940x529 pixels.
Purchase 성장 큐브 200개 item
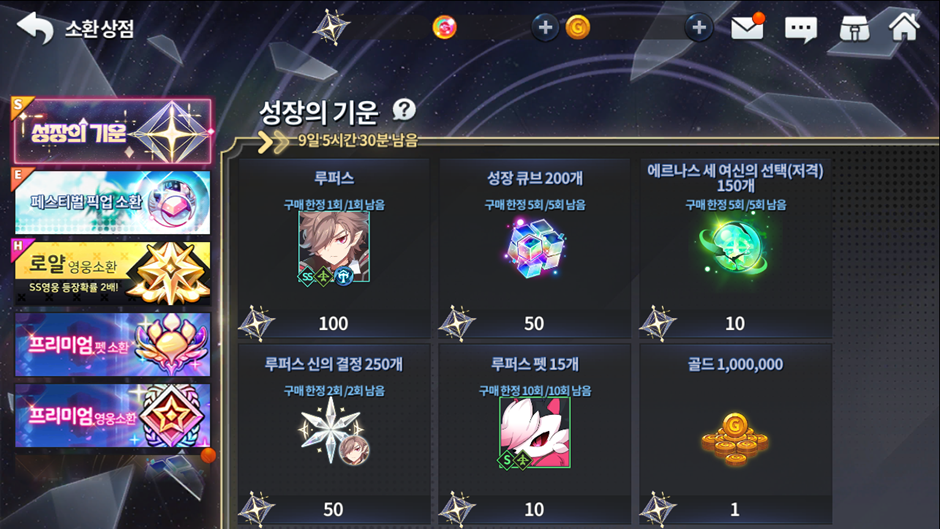(x=534, y=248)
